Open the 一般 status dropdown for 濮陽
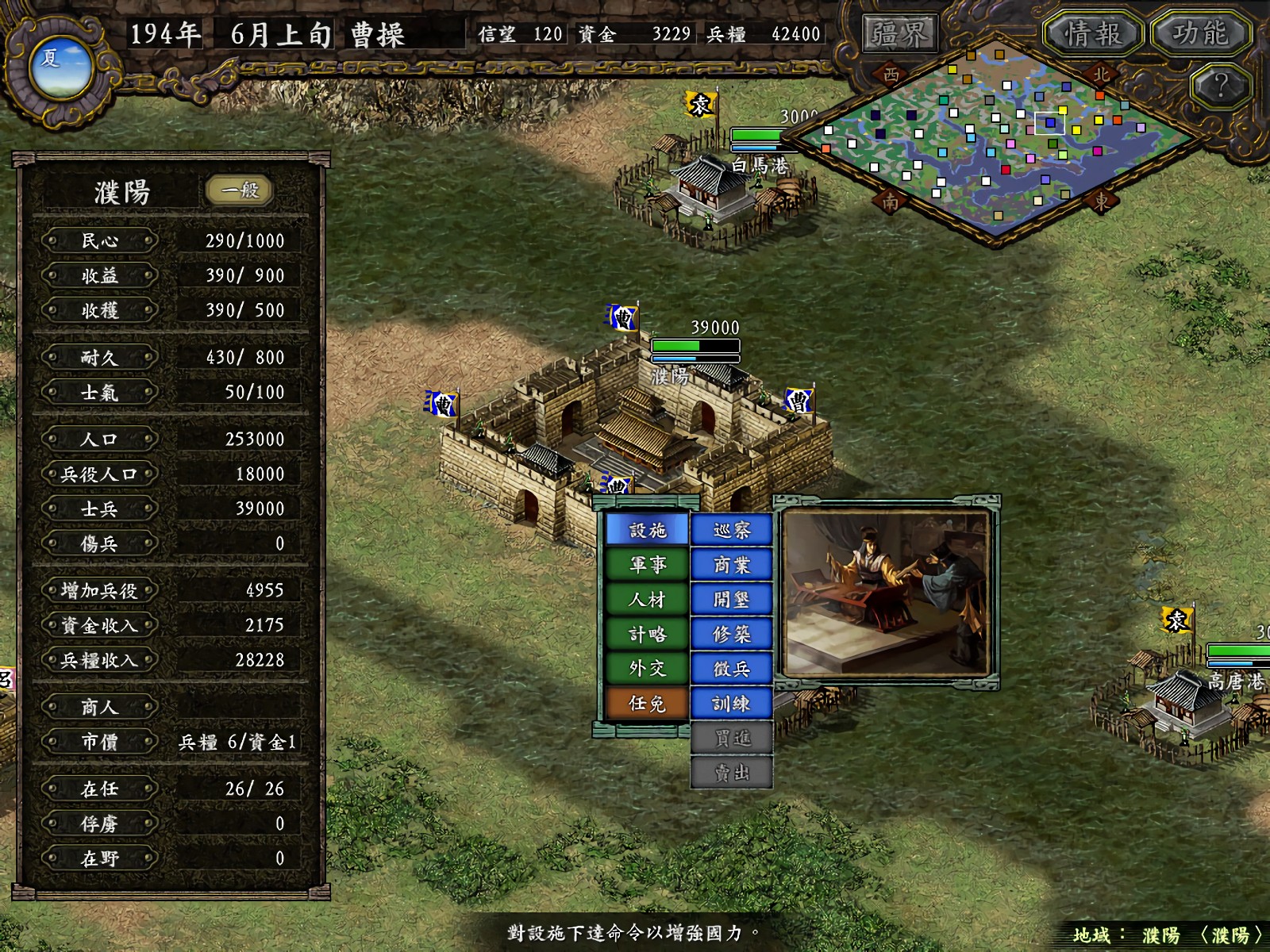 click(x=240, y=190)
